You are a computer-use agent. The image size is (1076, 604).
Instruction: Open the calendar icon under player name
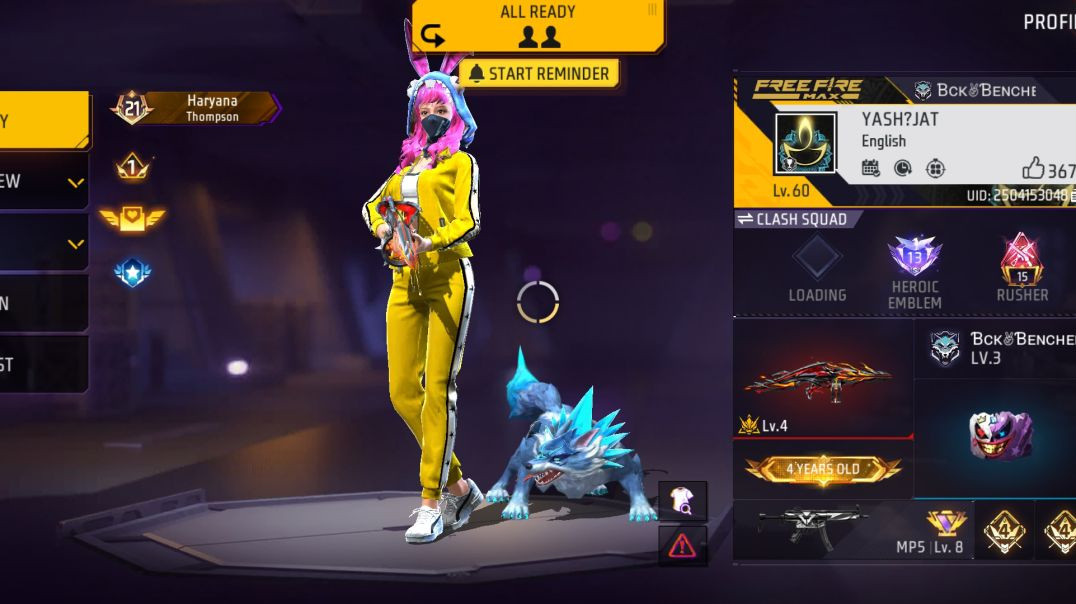coord(870,168)
